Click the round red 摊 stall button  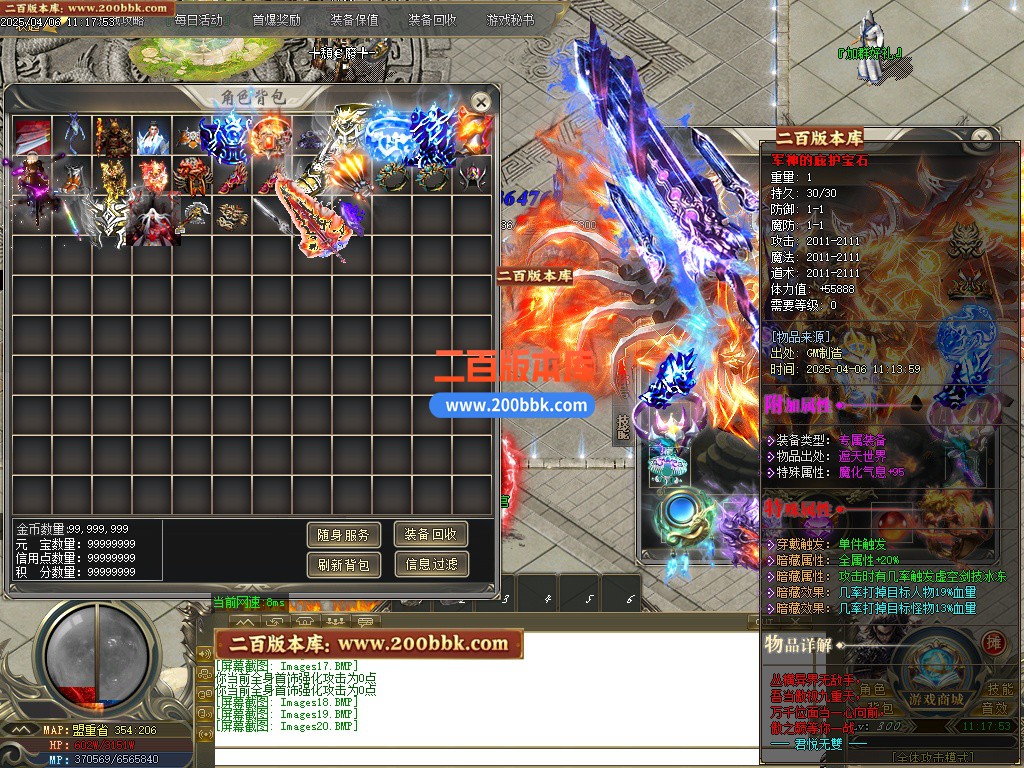(994, 642)
